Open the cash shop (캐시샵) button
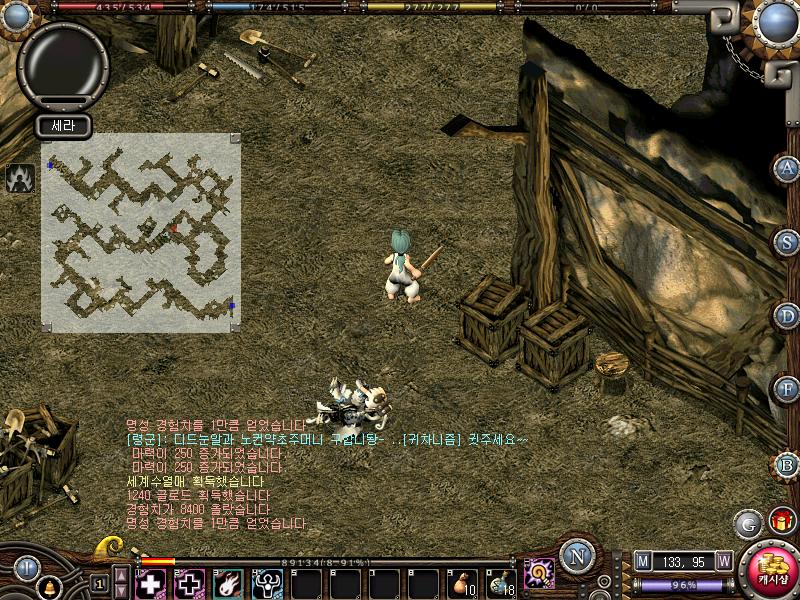The image size is (800, 600). tap(768, 570)
